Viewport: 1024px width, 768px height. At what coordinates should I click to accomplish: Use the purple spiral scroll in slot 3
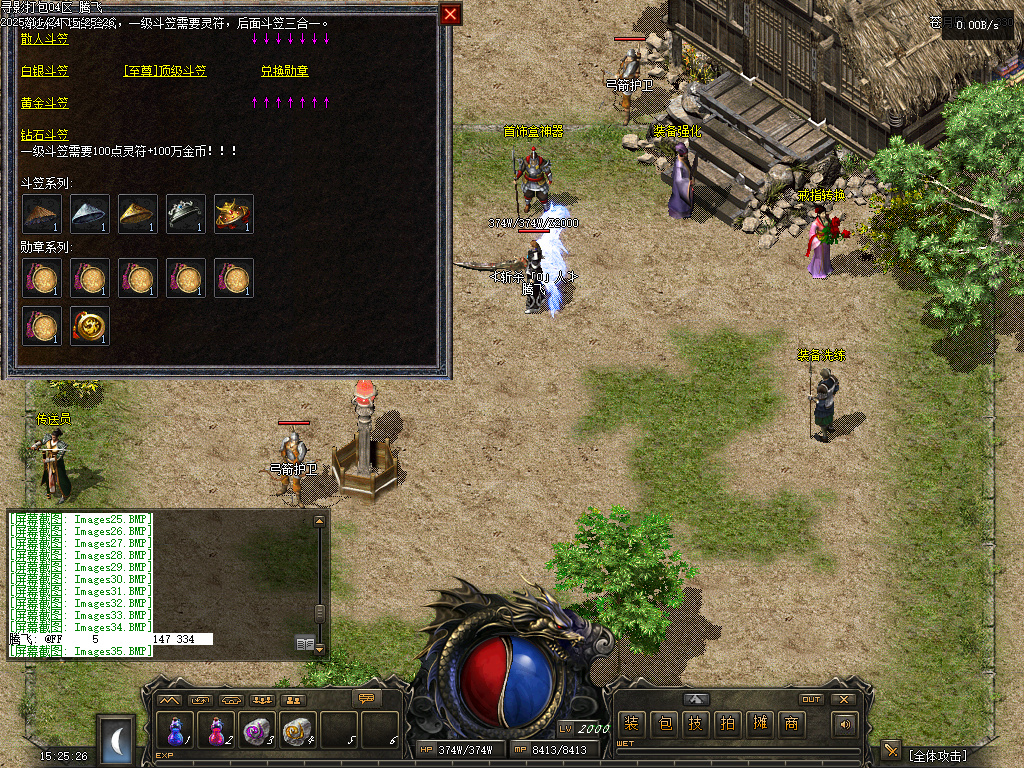pos(258,731)
